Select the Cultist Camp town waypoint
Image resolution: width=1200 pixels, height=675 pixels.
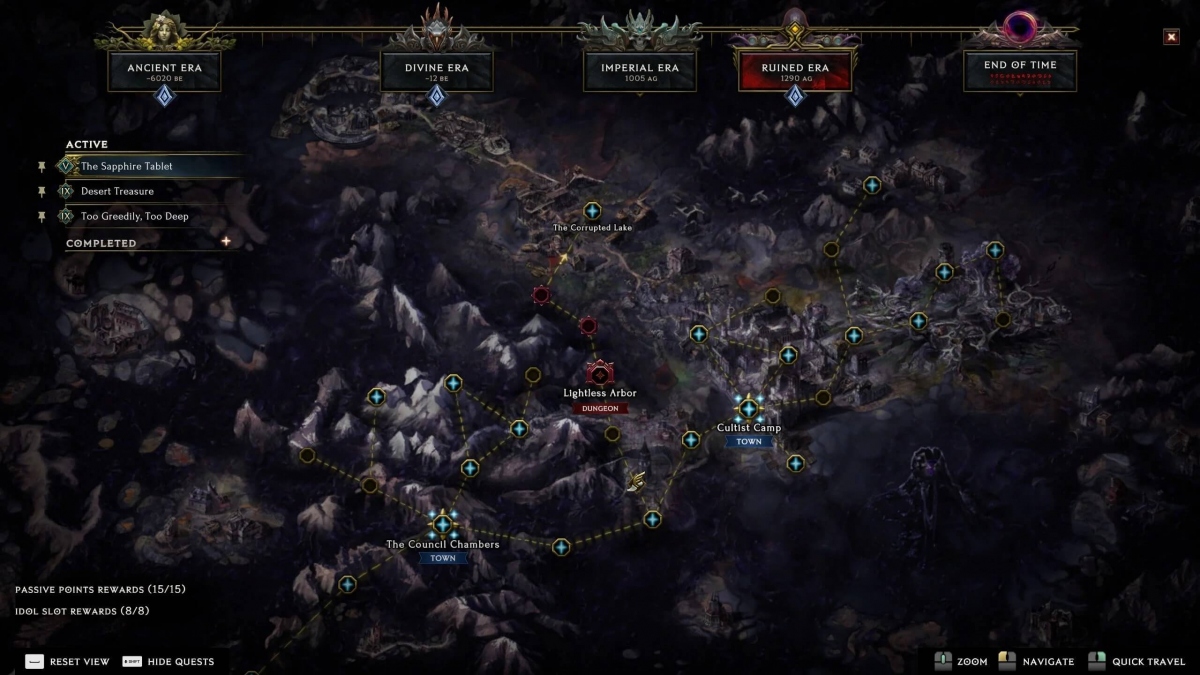pos(748,408)
